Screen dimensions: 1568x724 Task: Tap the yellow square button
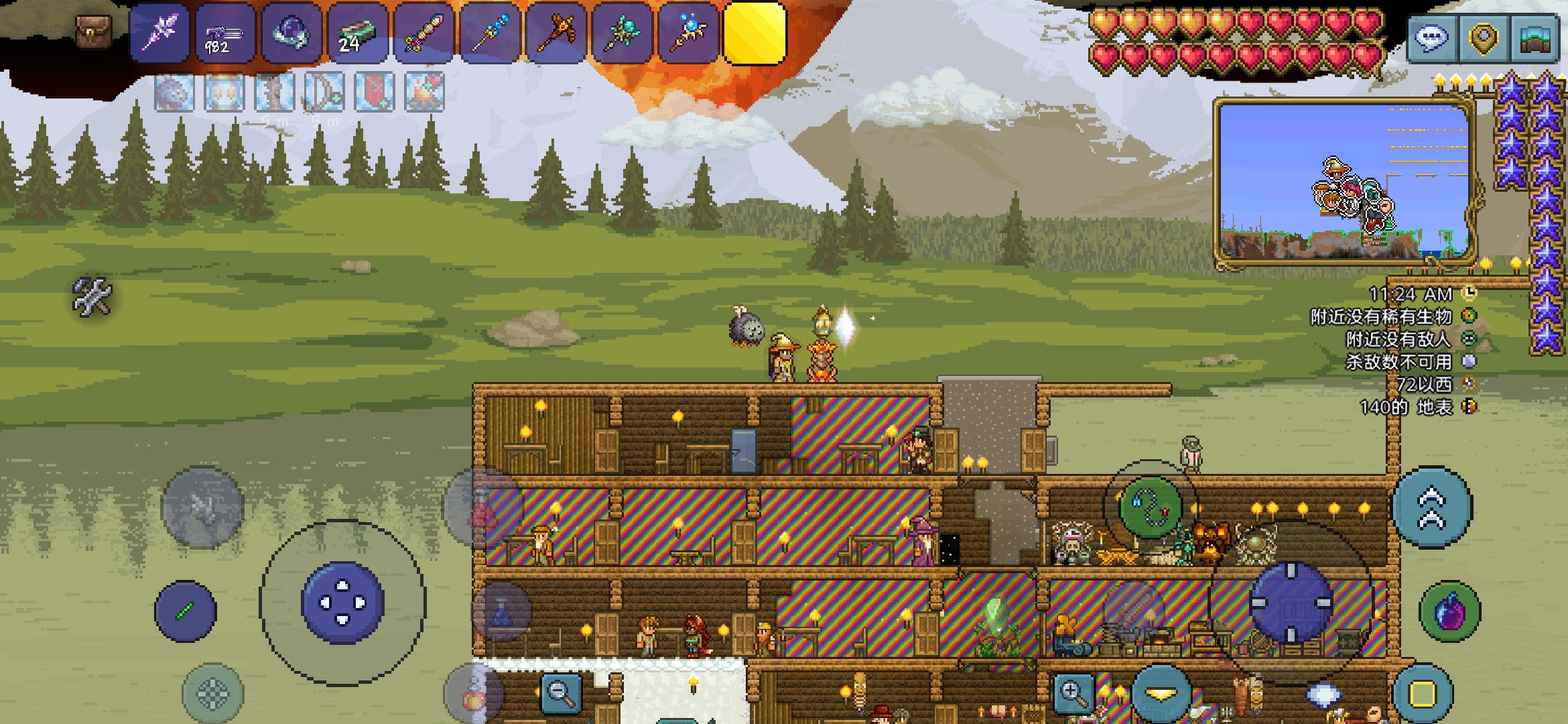pyautogui.click(x=1423, y=694)
